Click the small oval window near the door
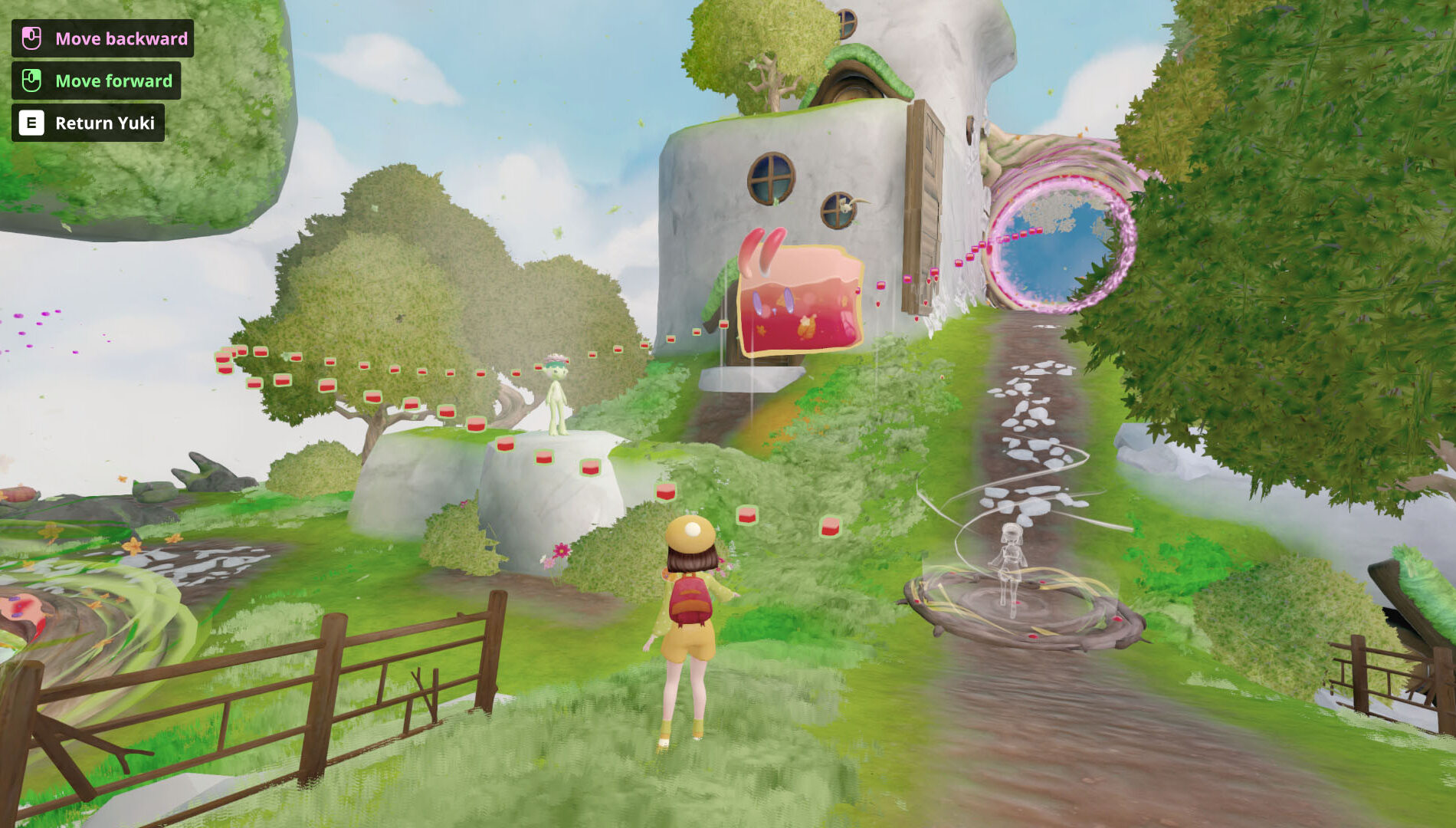 840,209
